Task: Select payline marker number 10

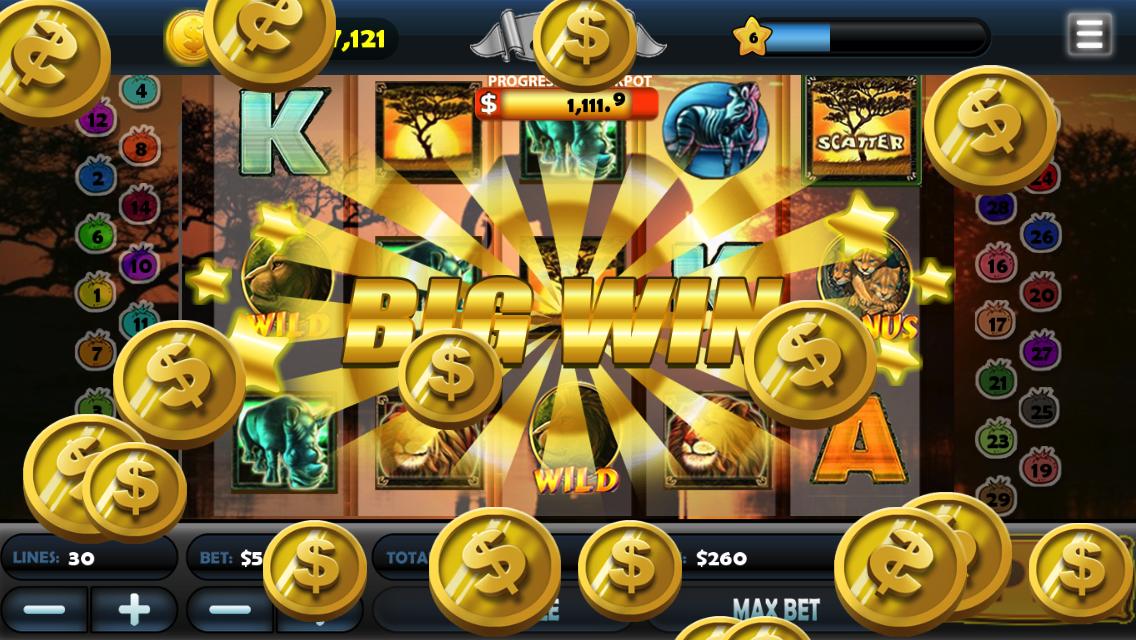Action: tap(141, 266)
